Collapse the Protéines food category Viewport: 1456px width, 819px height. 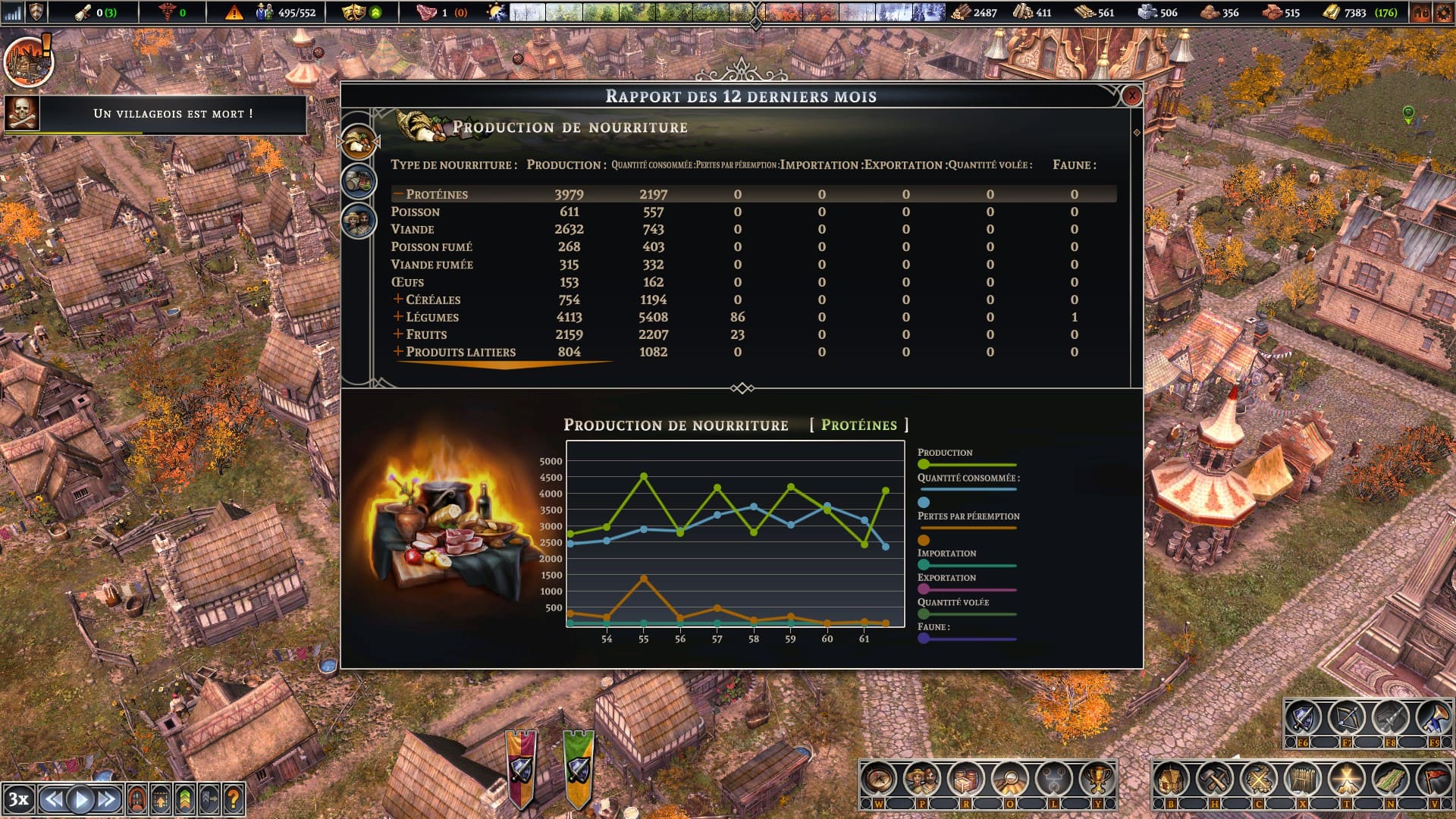point(398,194)
